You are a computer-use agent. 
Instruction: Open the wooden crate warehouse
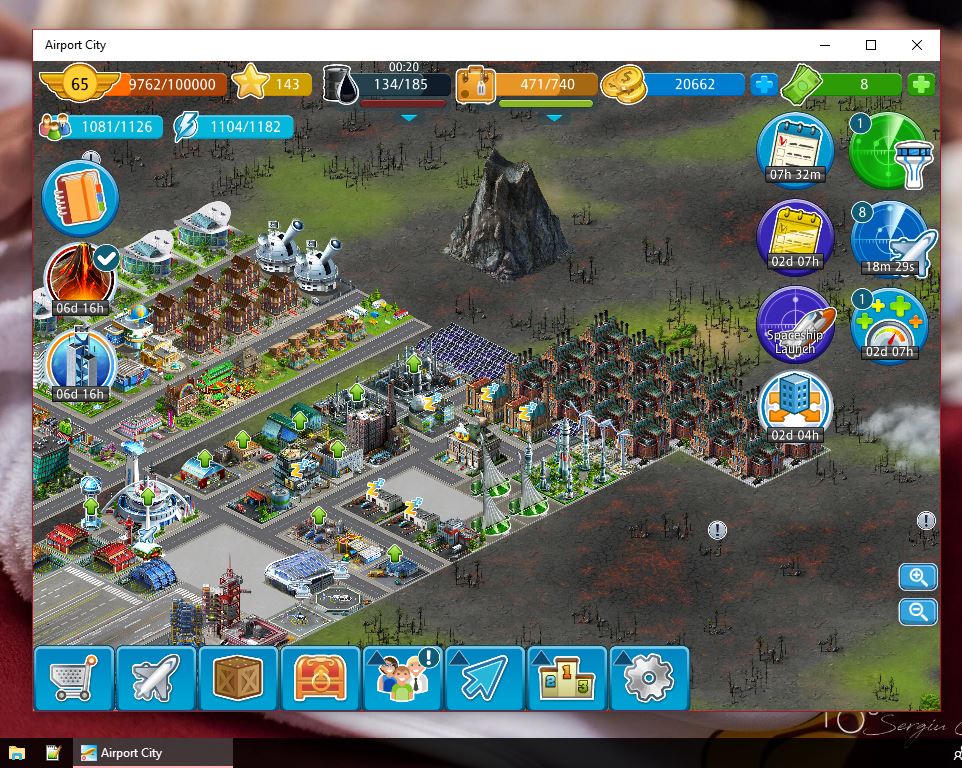(x=237, y=678)
